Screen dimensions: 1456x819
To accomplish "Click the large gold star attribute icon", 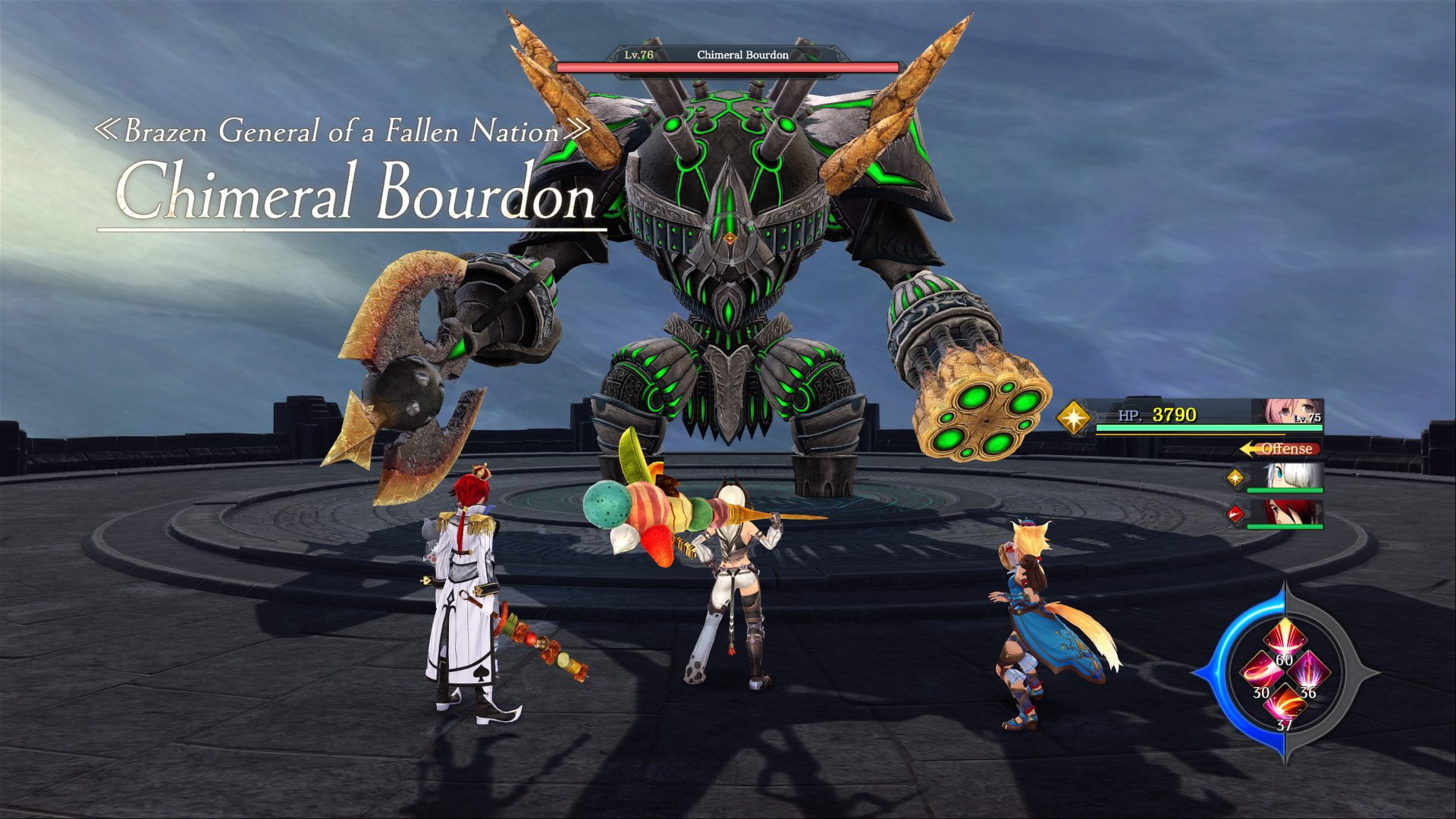I will point(1074,417).
